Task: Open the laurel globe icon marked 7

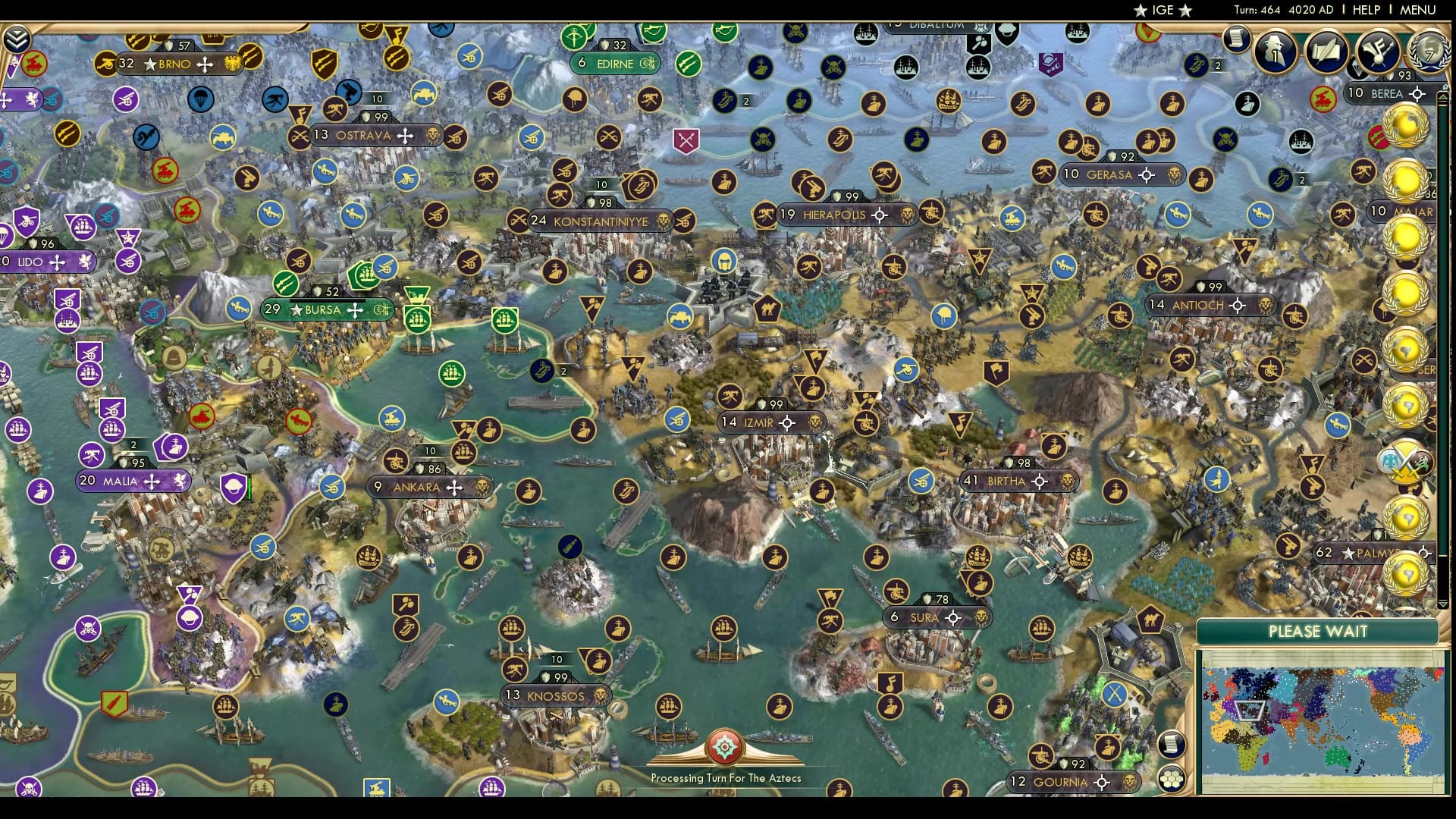Action: 1428,52
